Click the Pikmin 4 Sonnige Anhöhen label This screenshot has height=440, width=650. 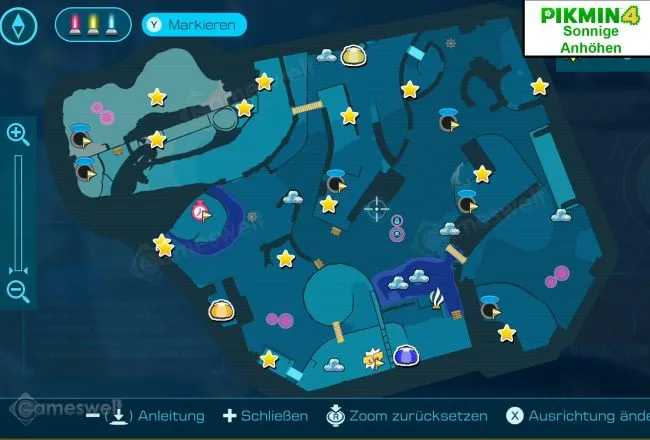(x=590, y=30)
